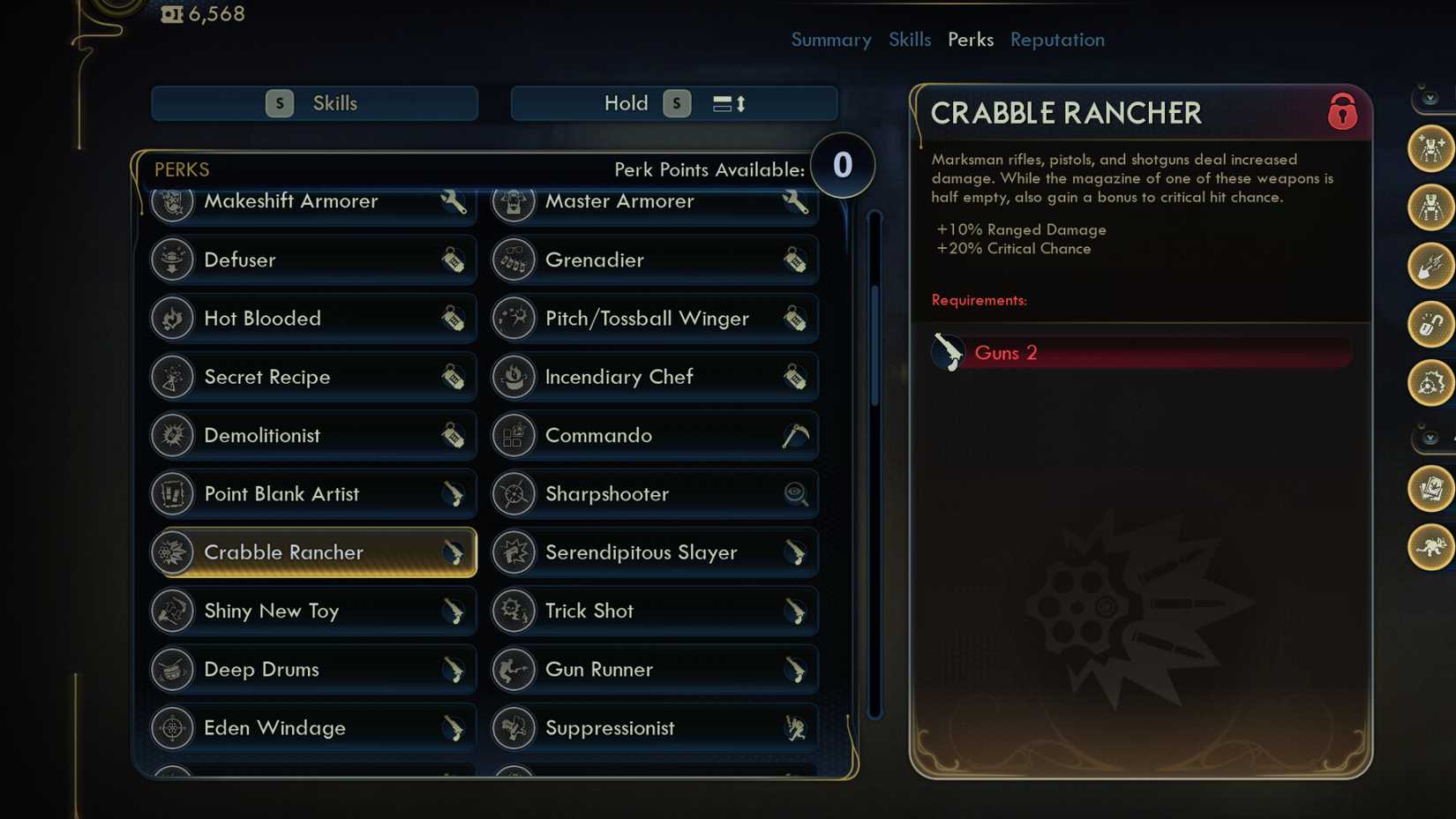This screenshot has width=1456, height=819.
Task: Select the Commando perk icon
Action: point(513,435)
